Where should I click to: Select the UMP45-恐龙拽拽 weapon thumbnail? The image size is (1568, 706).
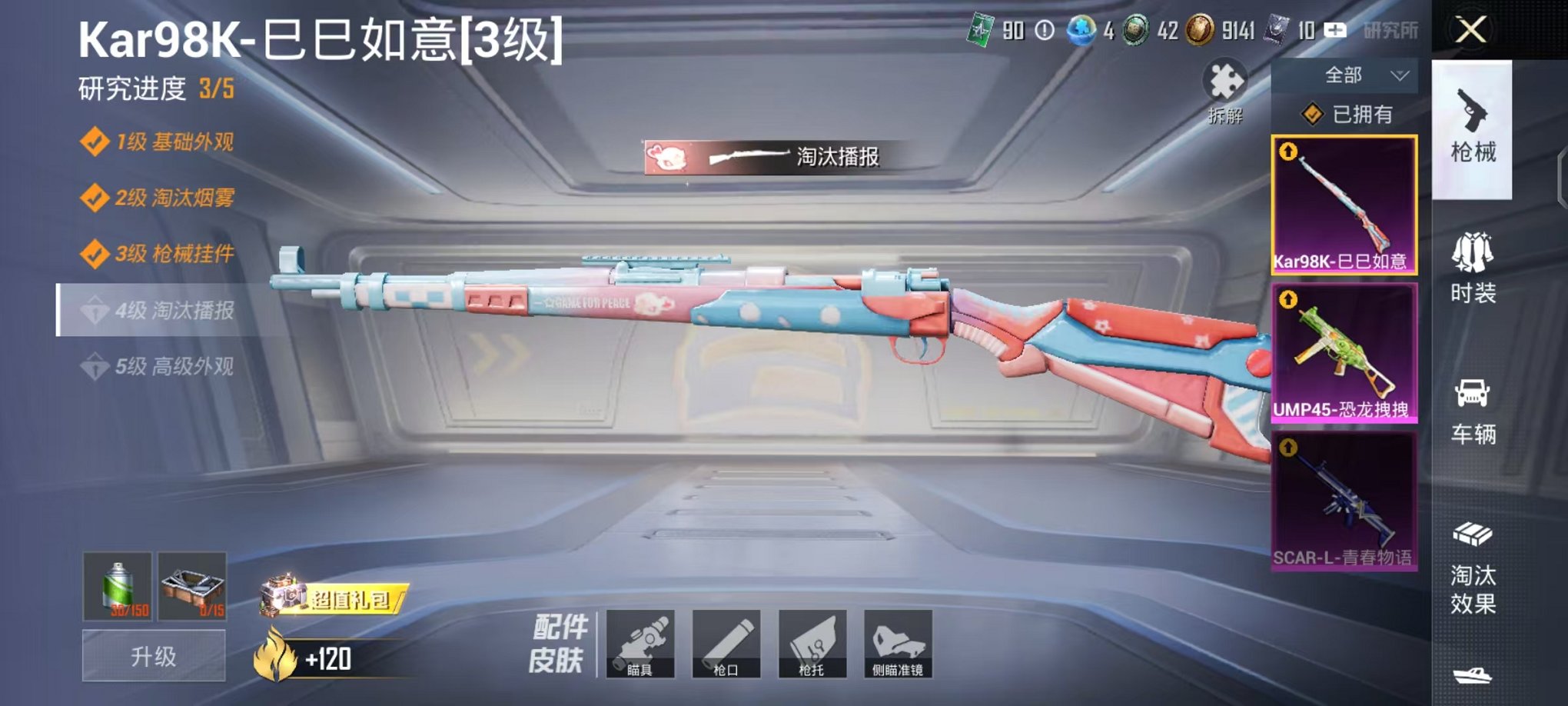point(1344,354)
